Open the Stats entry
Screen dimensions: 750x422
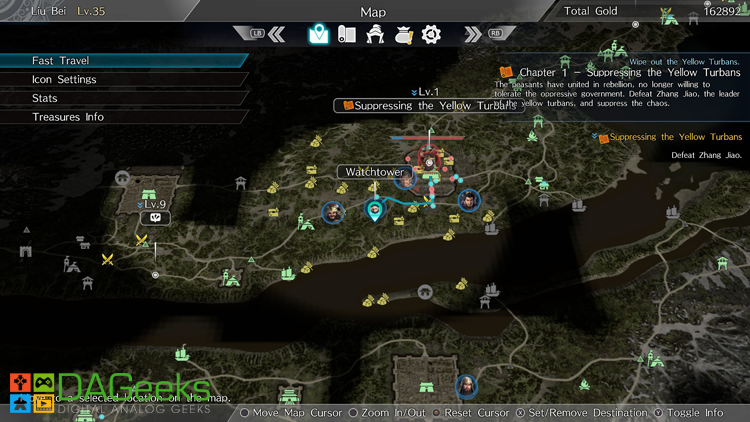(x=45, y=98)
